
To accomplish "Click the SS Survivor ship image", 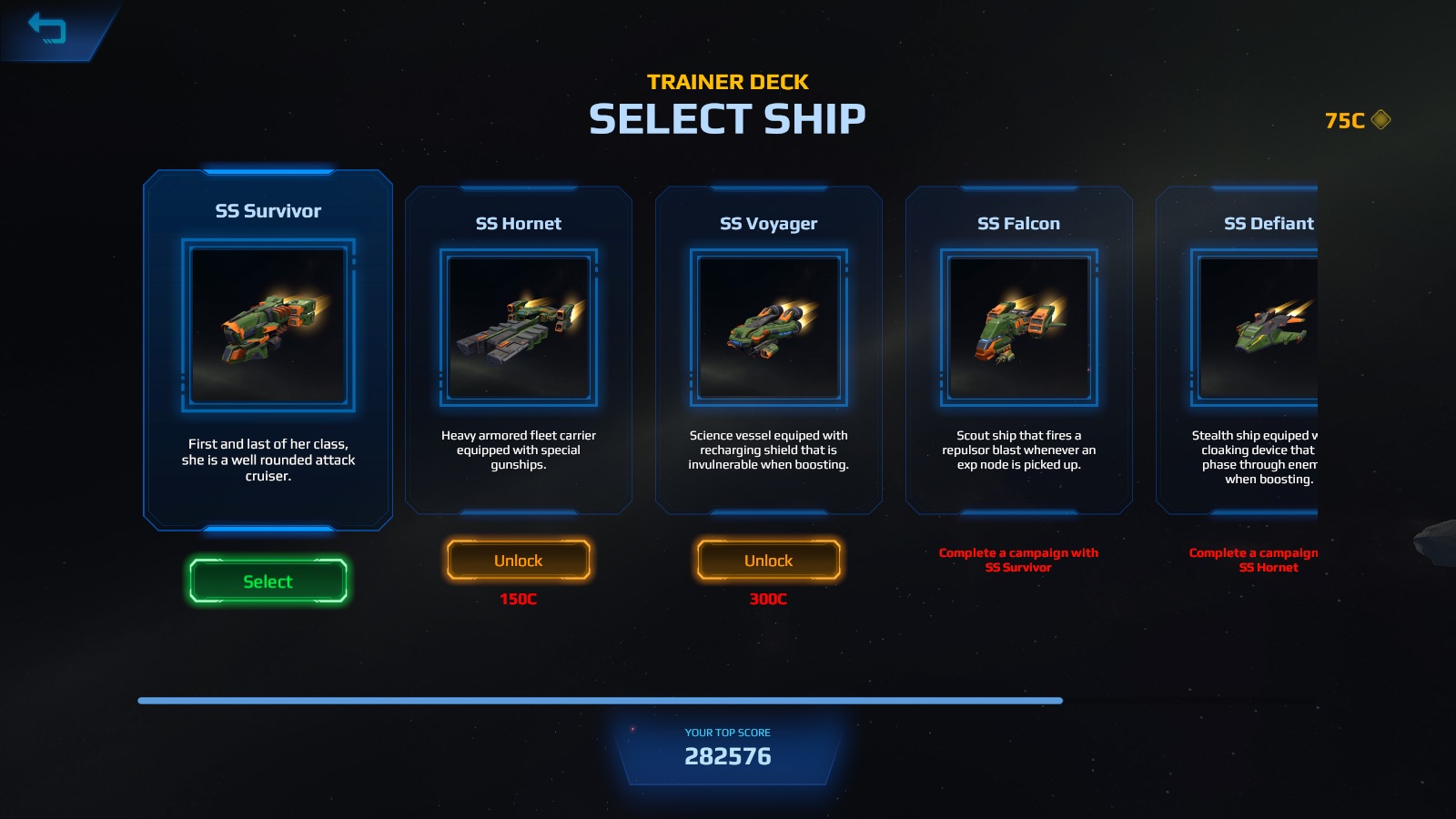I will coord(267,325).
